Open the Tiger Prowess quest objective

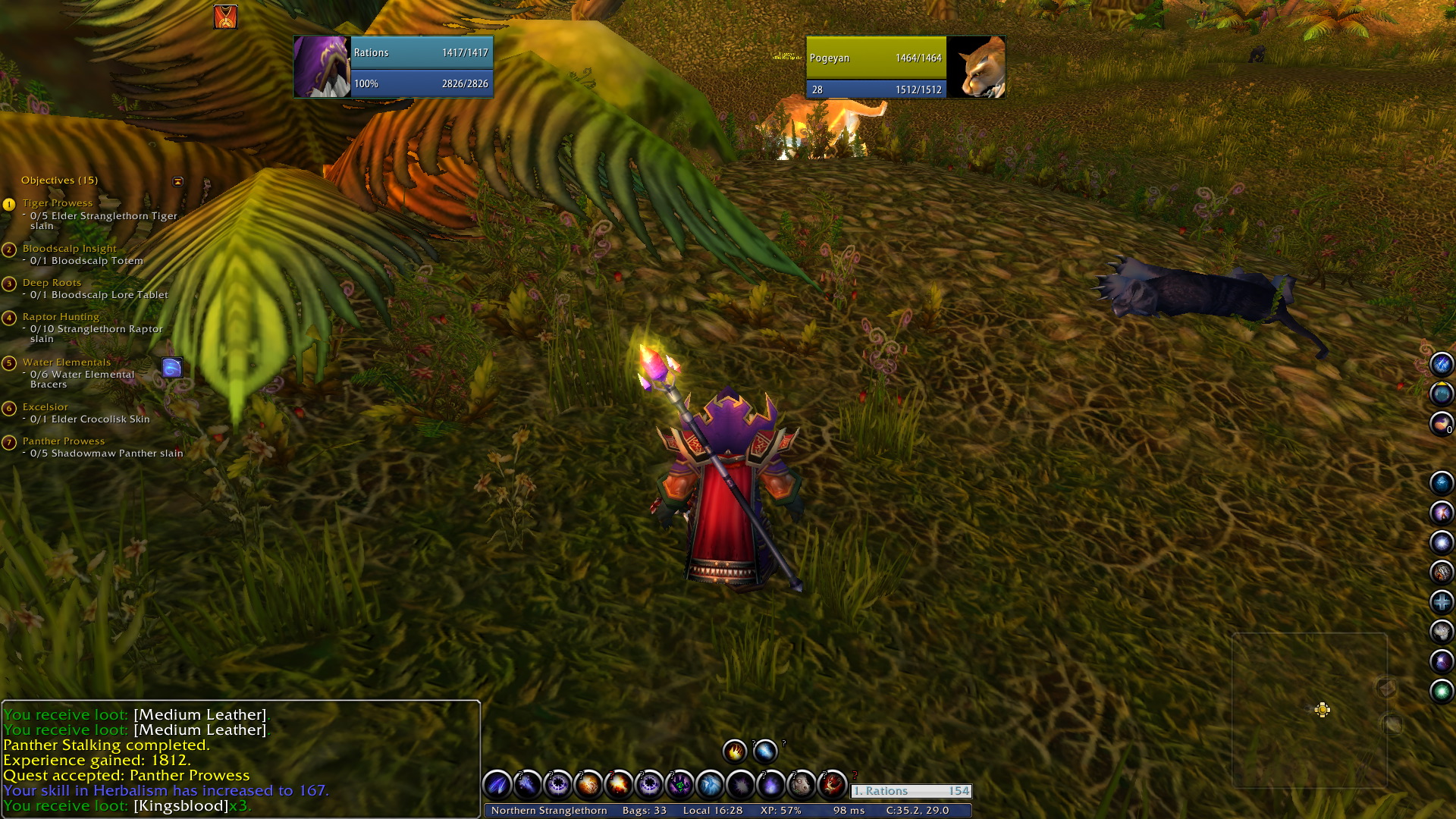point(58,203)
